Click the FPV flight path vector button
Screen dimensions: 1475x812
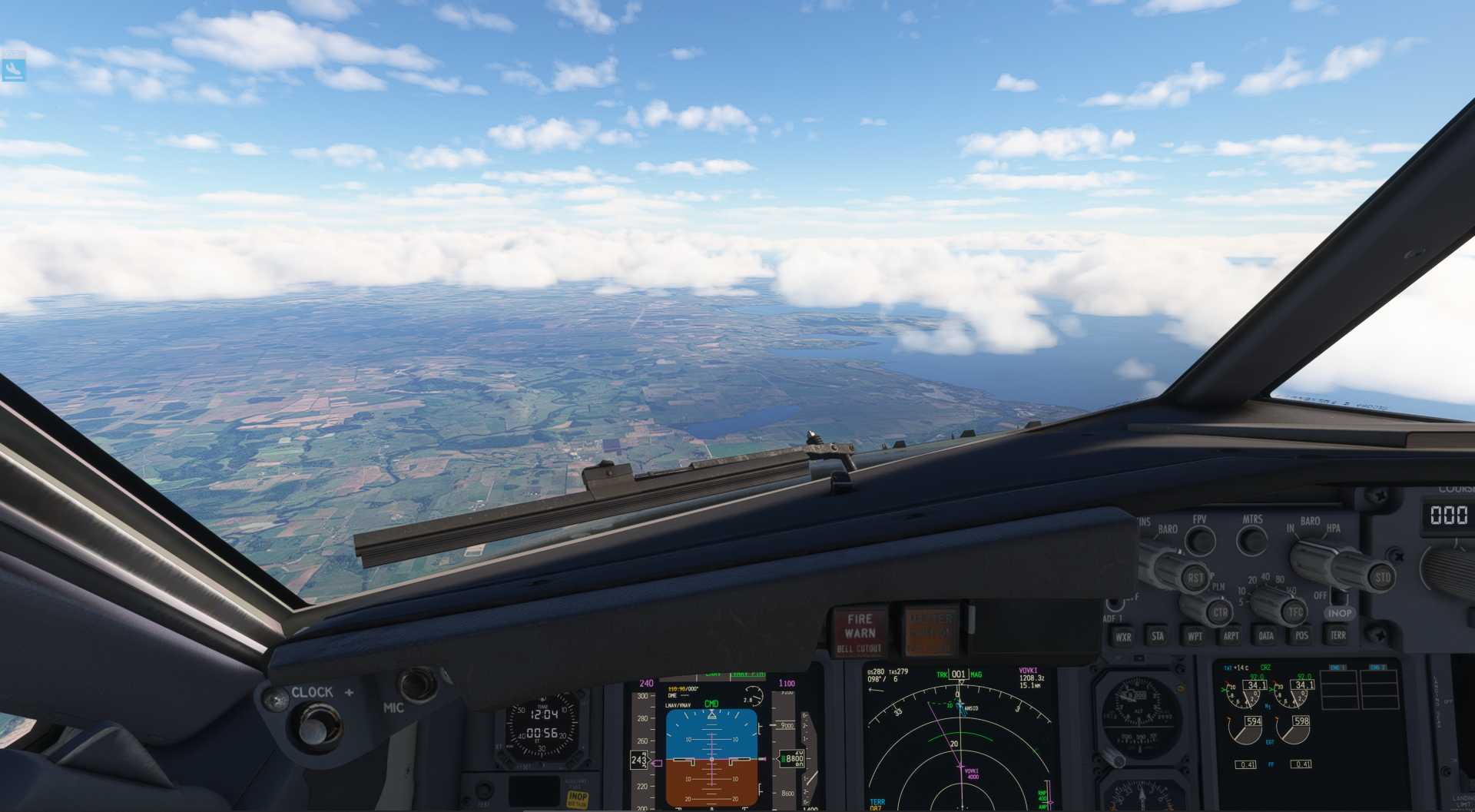point(1199,541)
